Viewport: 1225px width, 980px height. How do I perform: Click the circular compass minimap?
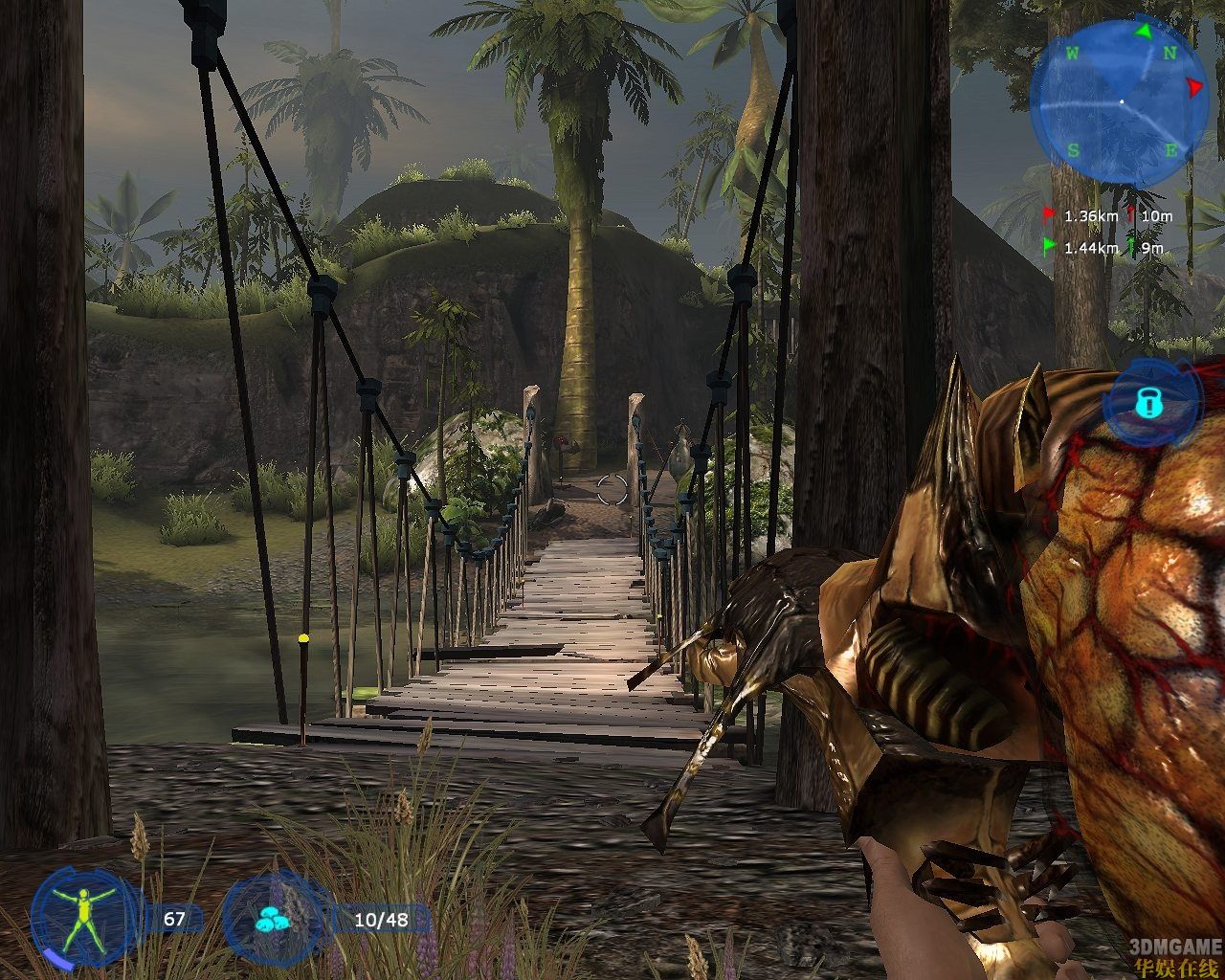point(1120,101)
